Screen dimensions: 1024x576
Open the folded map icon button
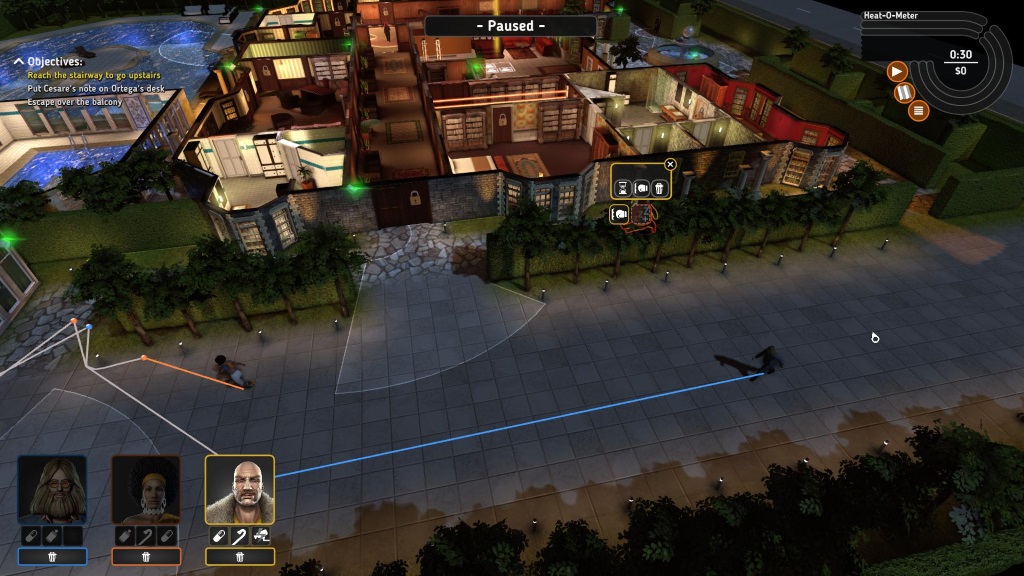click(x=906, y=92)
